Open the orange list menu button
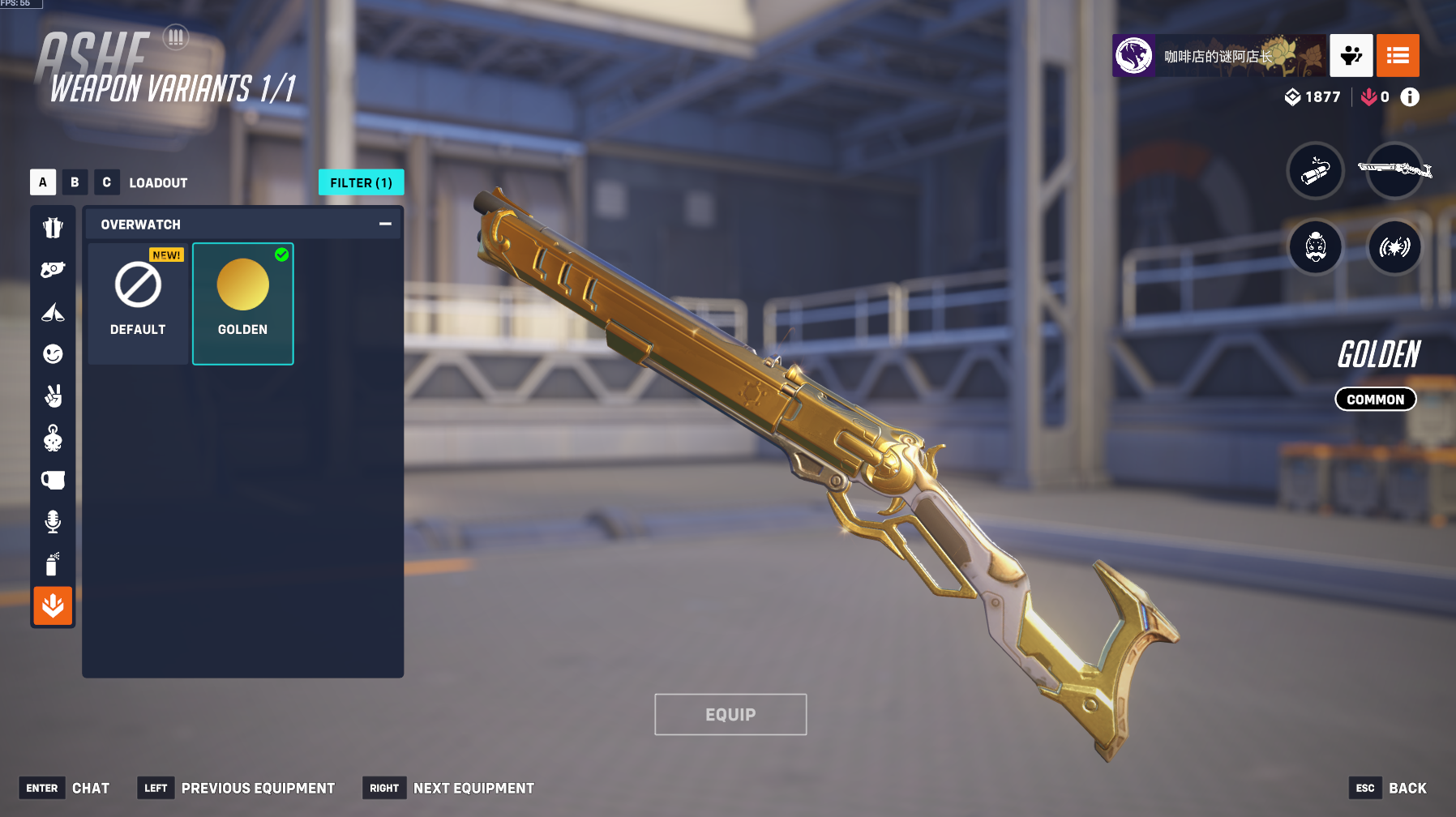Screen dimensions: 1456x817 (1397, 56)
